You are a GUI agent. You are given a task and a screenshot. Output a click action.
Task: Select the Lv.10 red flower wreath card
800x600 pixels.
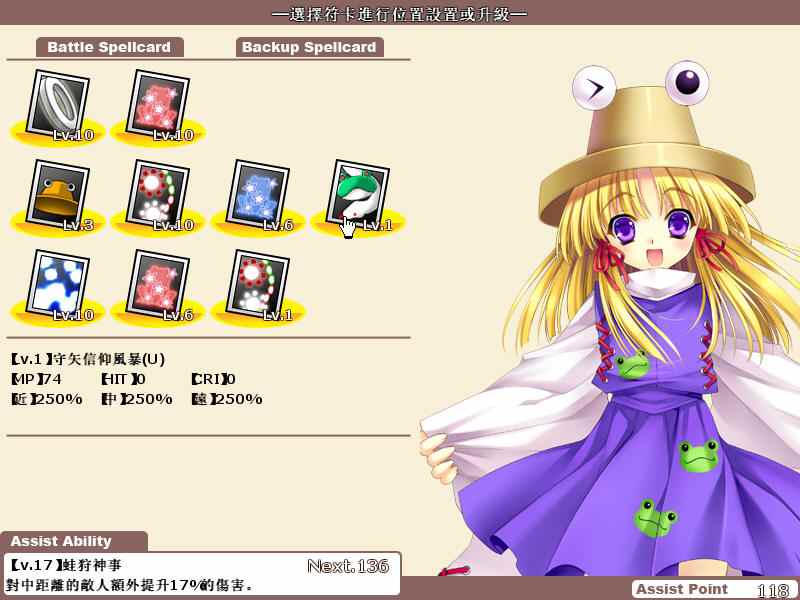[159, 195]
